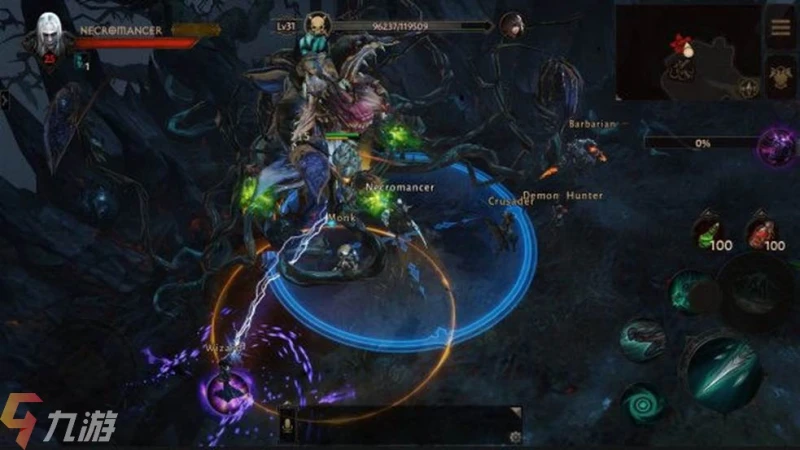
Task: Activate the scythe sweep skill icon
Action: pyautogui.click(x=641, y=338)
